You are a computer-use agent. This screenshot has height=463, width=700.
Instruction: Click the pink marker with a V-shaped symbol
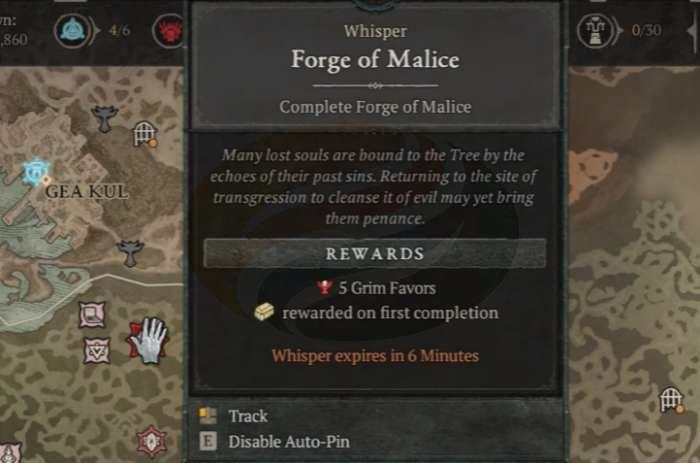coord(97,350)
